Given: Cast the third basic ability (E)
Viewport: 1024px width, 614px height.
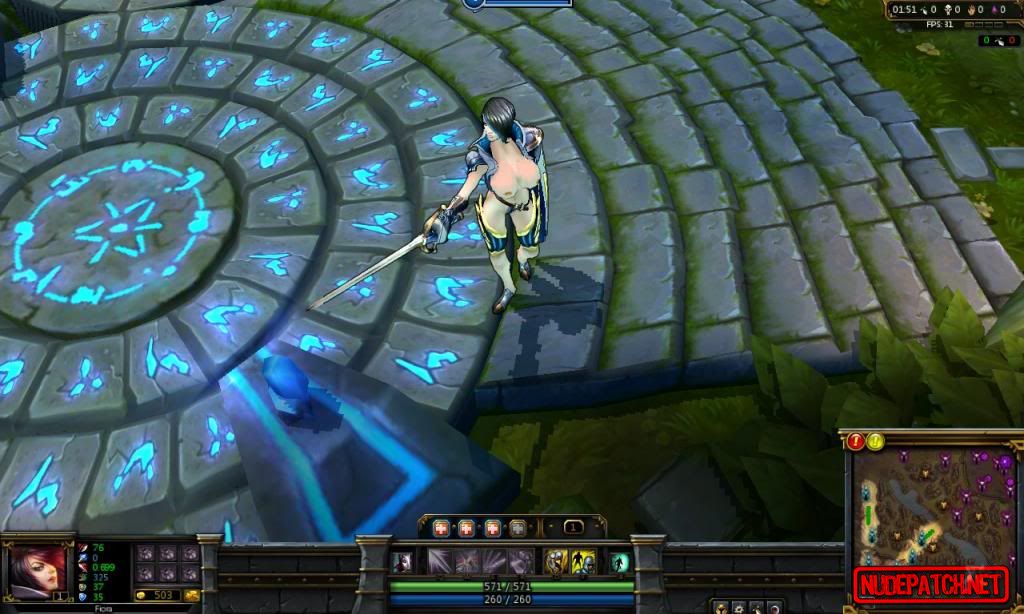Looking at the screenshot, I should point(494,562).
